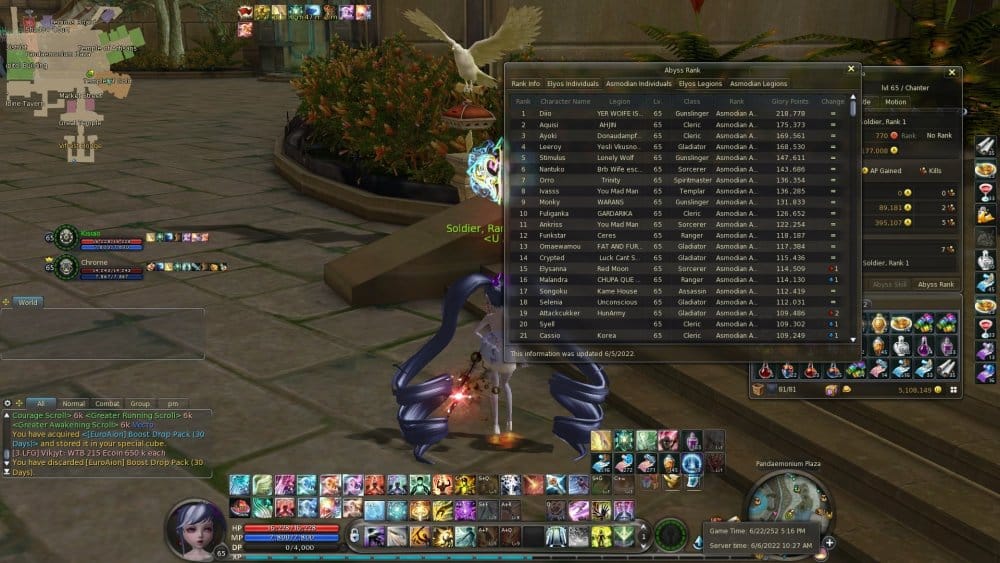Select the Combat chat tab
The height and width of the screenshot is (563, 1000).
click(x=107, y=404)
